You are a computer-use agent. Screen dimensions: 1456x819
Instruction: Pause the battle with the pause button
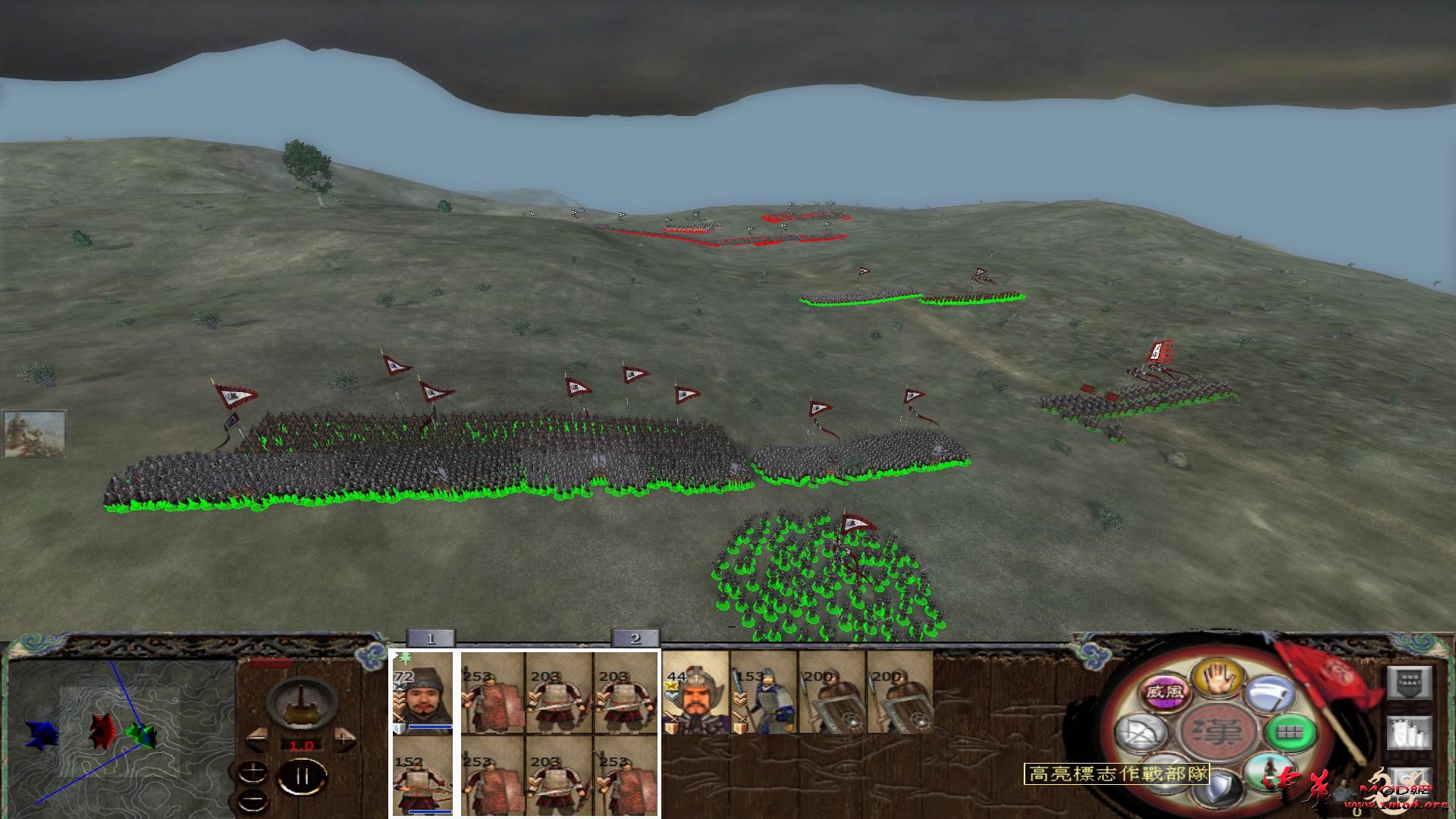click(x=303, y=777)
